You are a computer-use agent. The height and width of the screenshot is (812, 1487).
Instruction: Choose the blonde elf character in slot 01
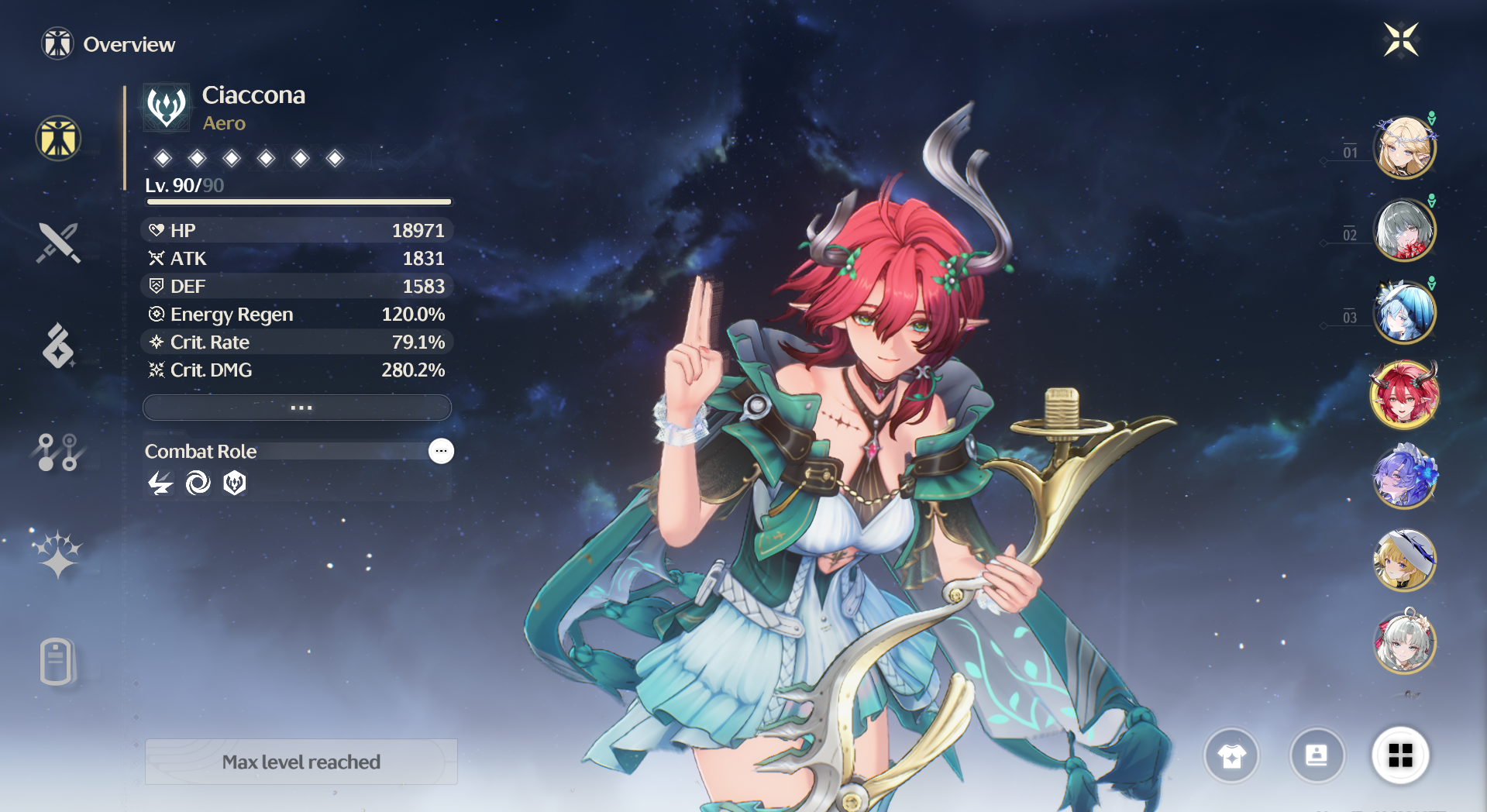[x=1404, y=147]
